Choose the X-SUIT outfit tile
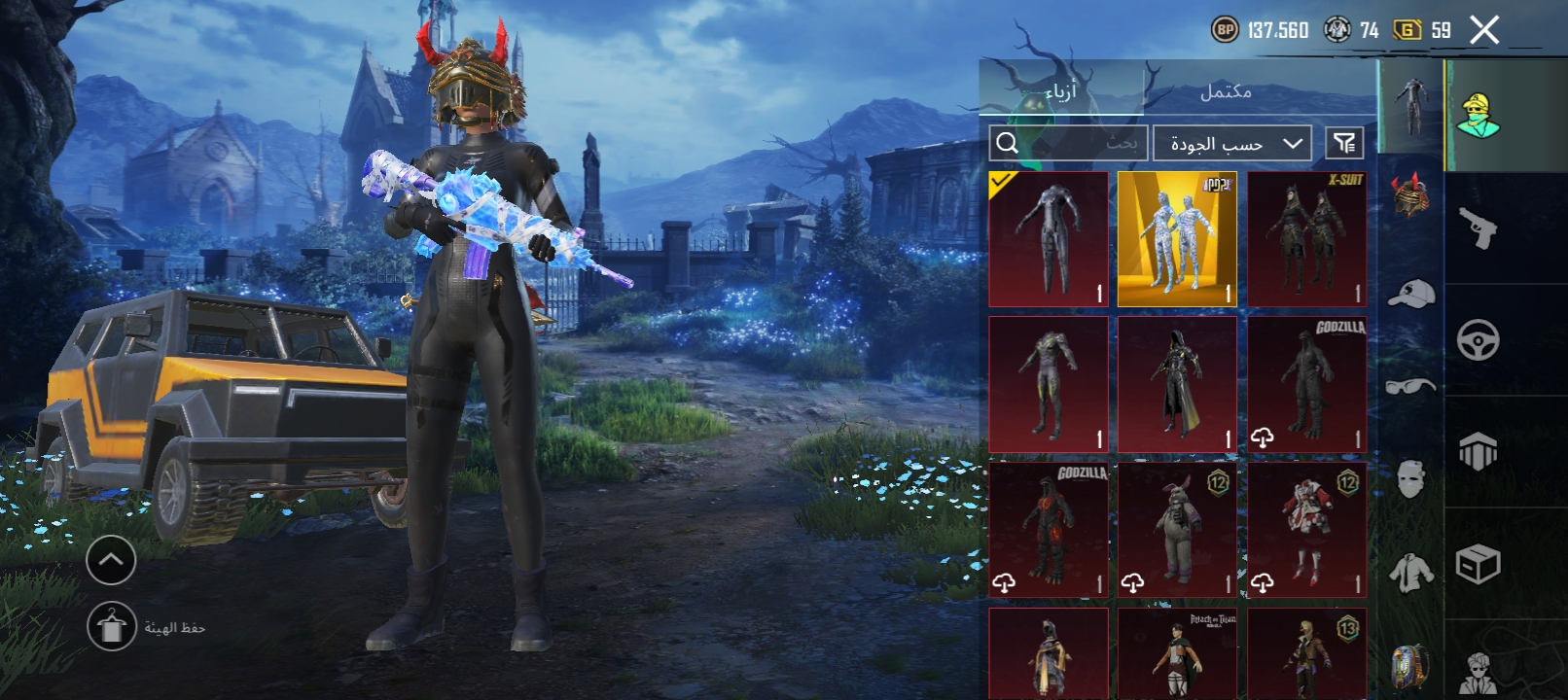This screenshot has width=1568, height=700. tap(1306, 239)
